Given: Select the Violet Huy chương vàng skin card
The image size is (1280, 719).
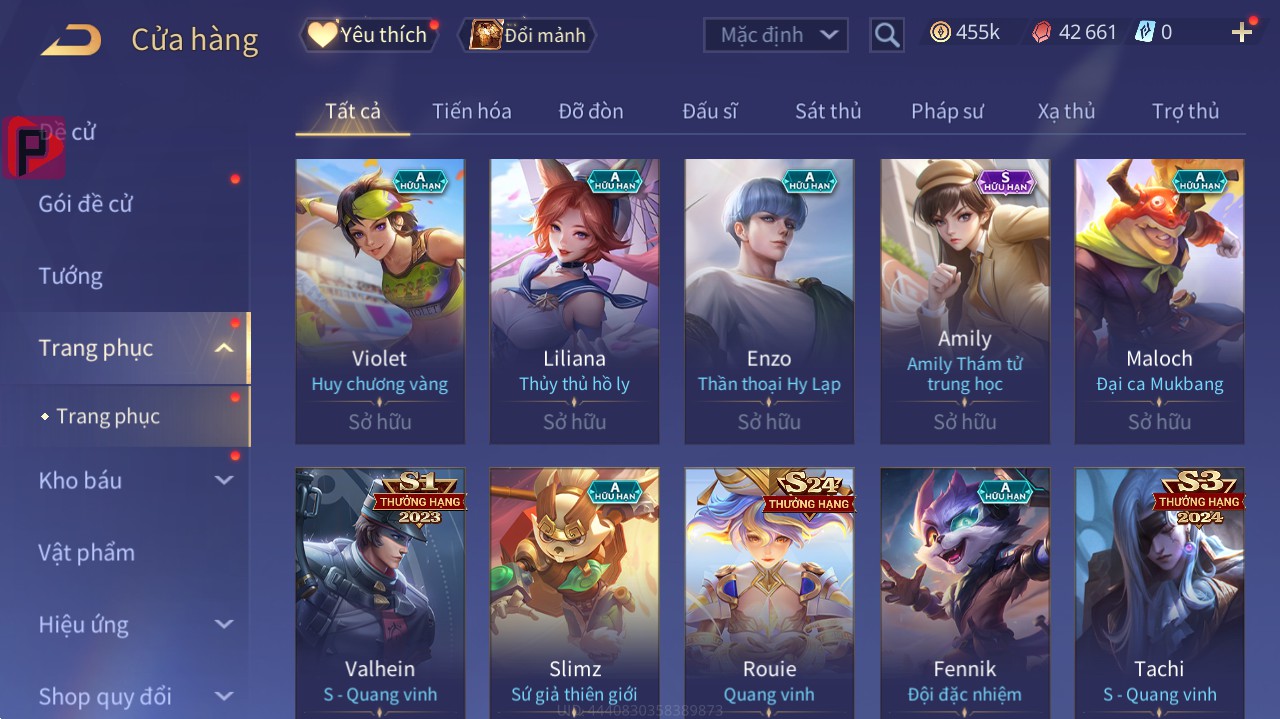Looking at the screenshot, I should coord(380,300).
